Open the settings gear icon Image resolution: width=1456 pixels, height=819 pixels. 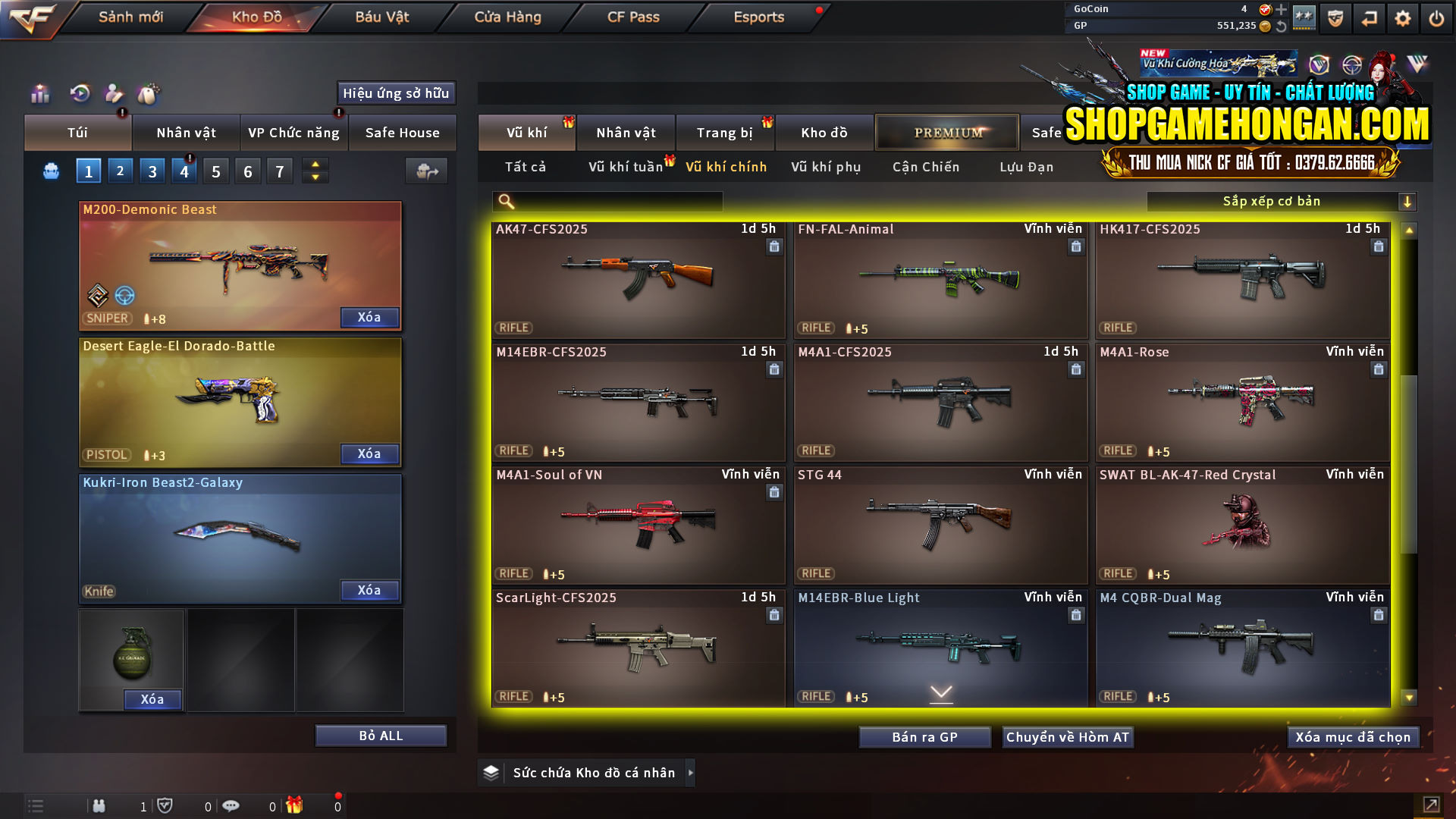[1402, 17]
